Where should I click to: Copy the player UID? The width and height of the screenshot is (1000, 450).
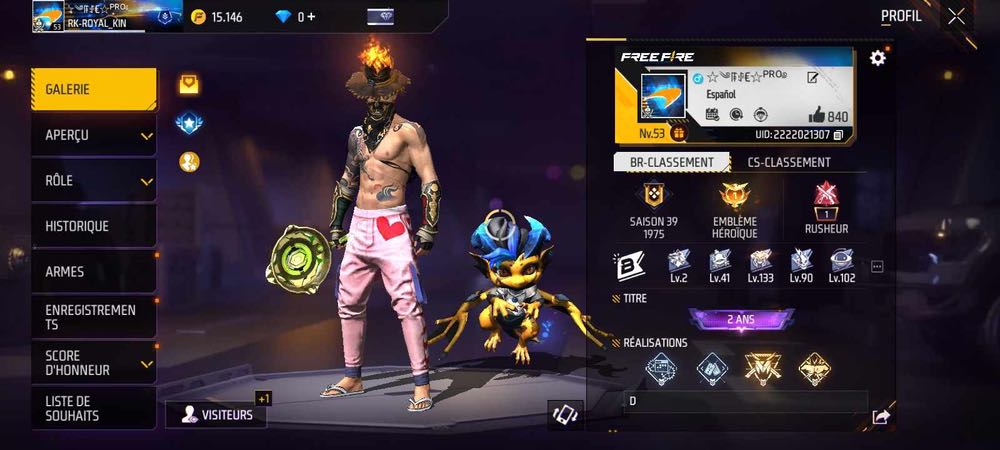tap(838, 135)
